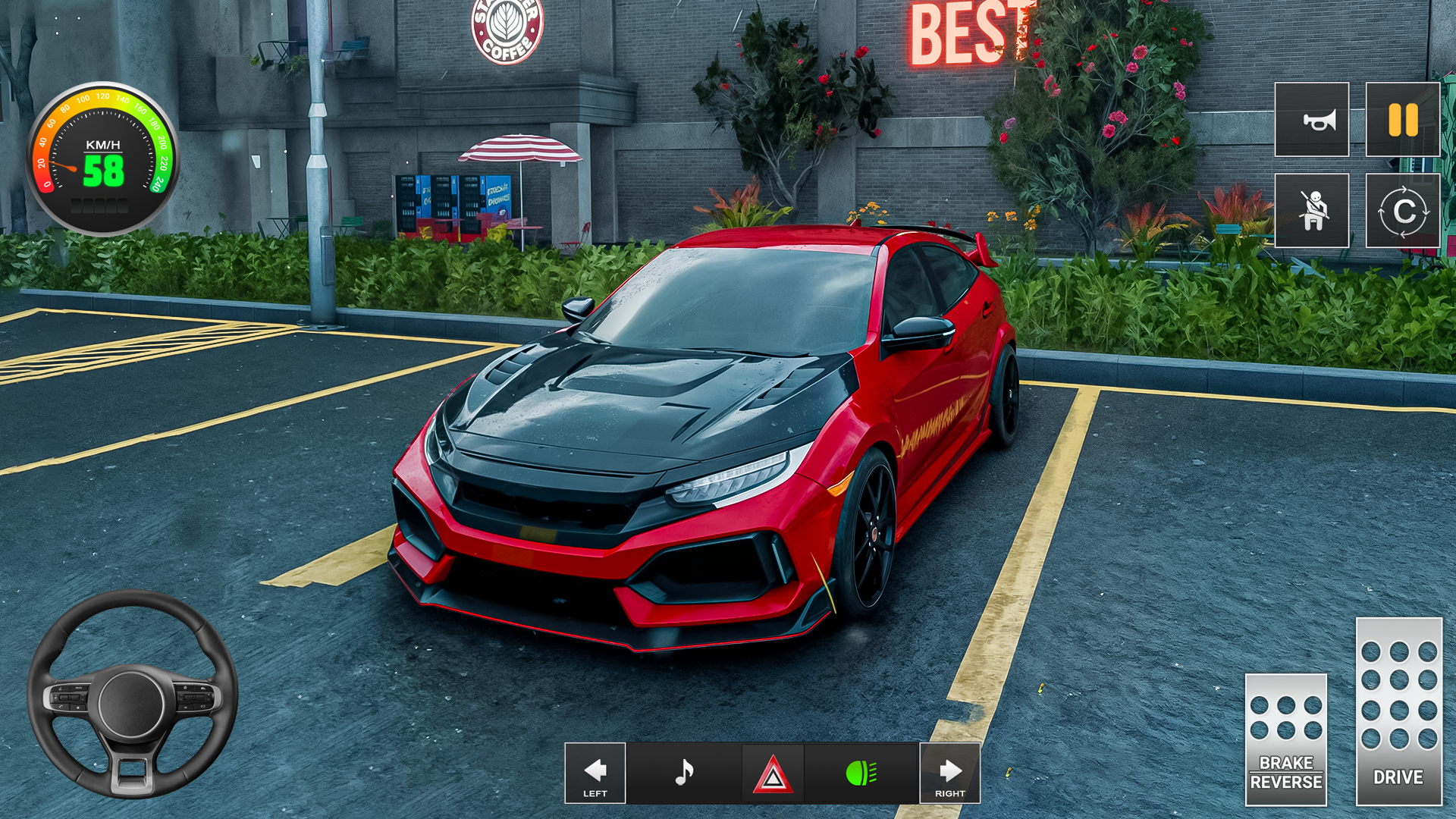Tap the DRIVE accelerator pedal

tap(1398, 711)
